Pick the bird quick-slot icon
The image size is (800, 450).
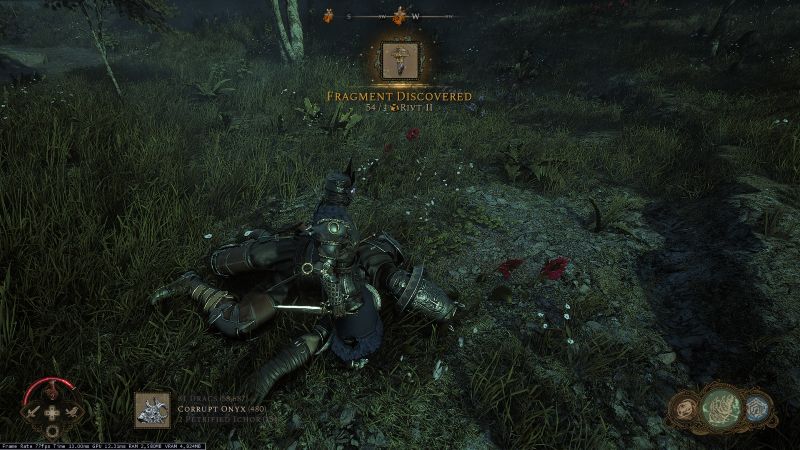pos(72,411)
